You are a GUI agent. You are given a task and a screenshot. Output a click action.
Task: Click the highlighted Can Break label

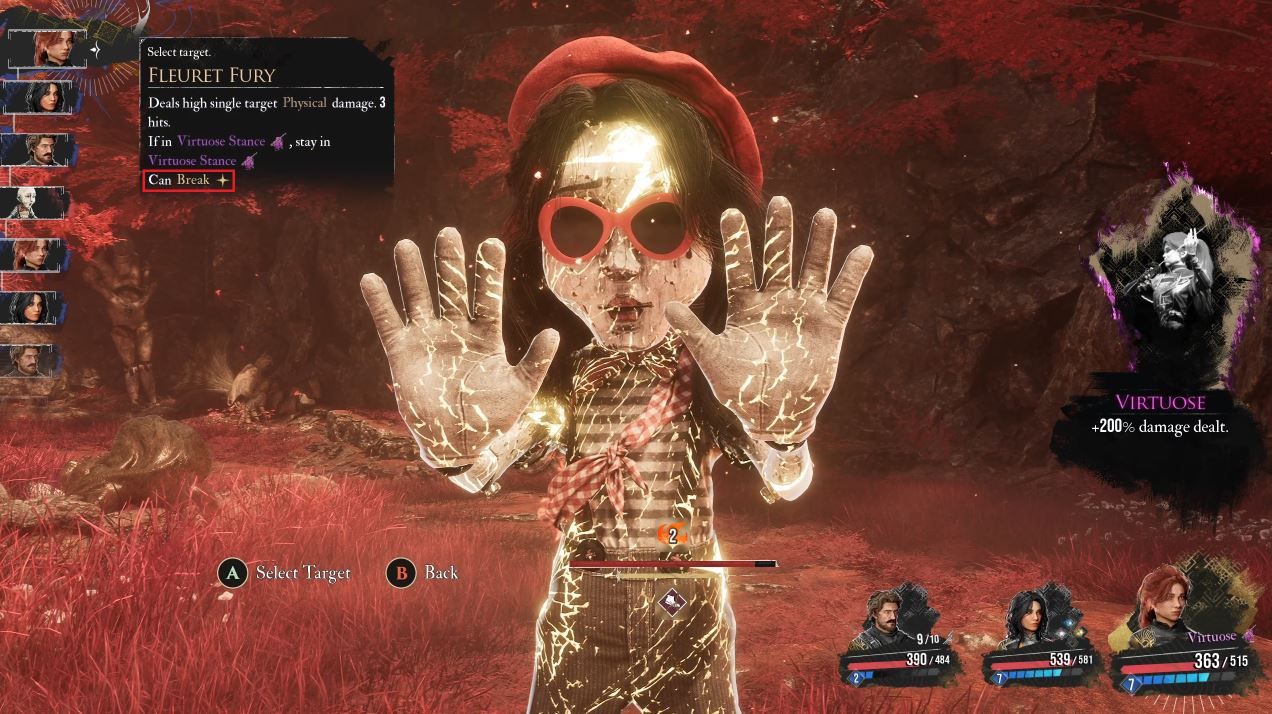coord(189,180)
